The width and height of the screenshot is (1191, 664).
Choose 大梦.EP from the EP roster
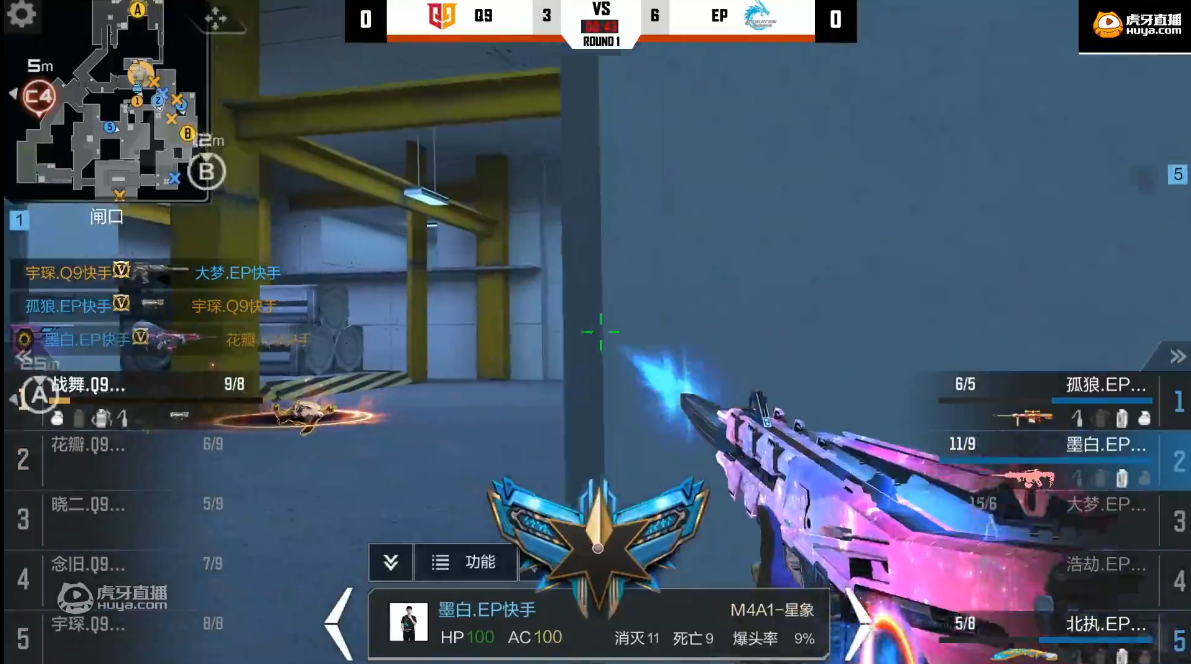(x=1060, y=515)
